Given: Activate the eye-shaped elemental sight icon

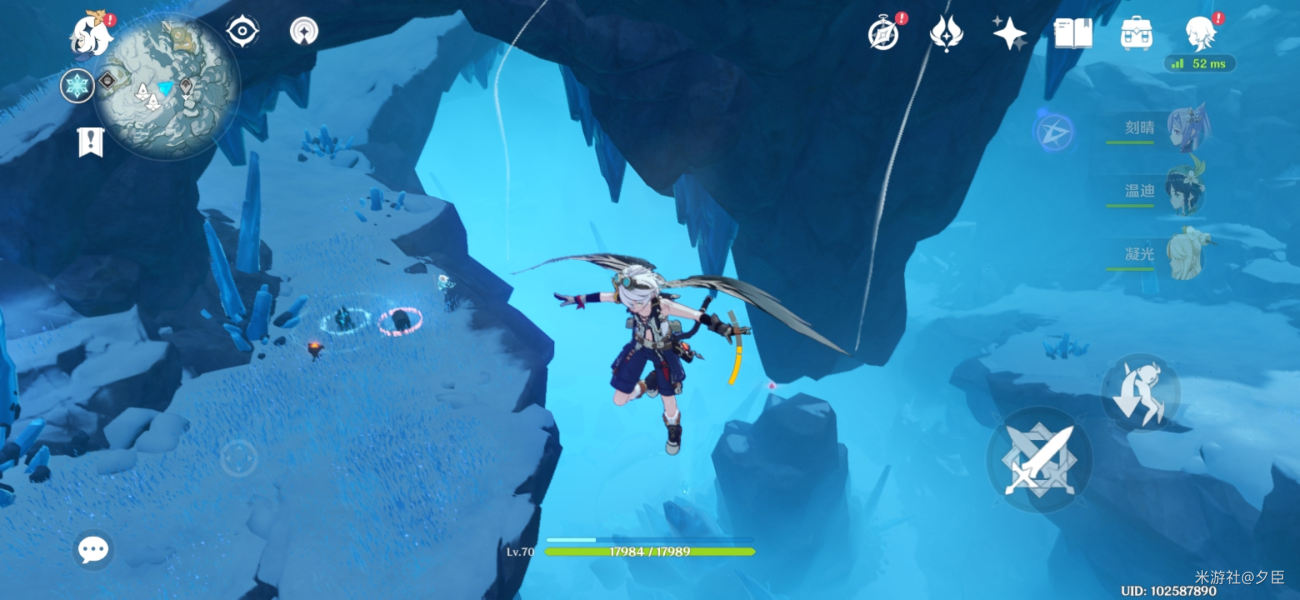Looking at the screenshot, I should [x=242, y=32].
